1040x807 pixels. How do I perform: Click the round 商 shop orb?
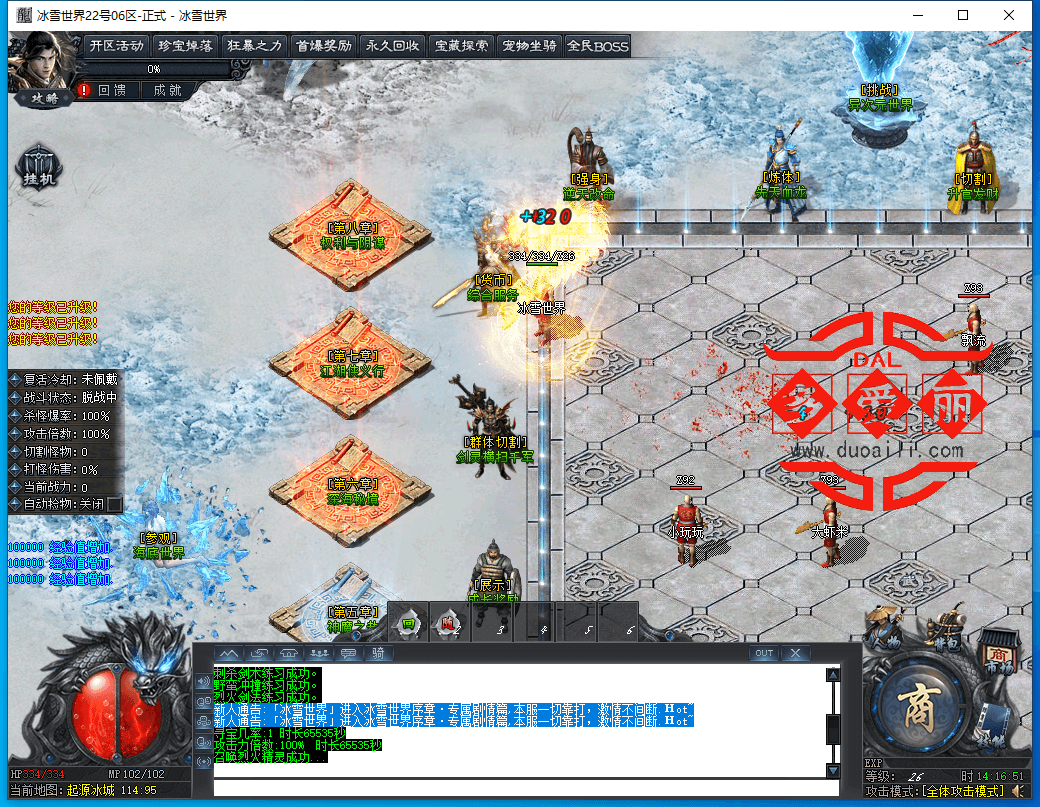pos(917,706)
